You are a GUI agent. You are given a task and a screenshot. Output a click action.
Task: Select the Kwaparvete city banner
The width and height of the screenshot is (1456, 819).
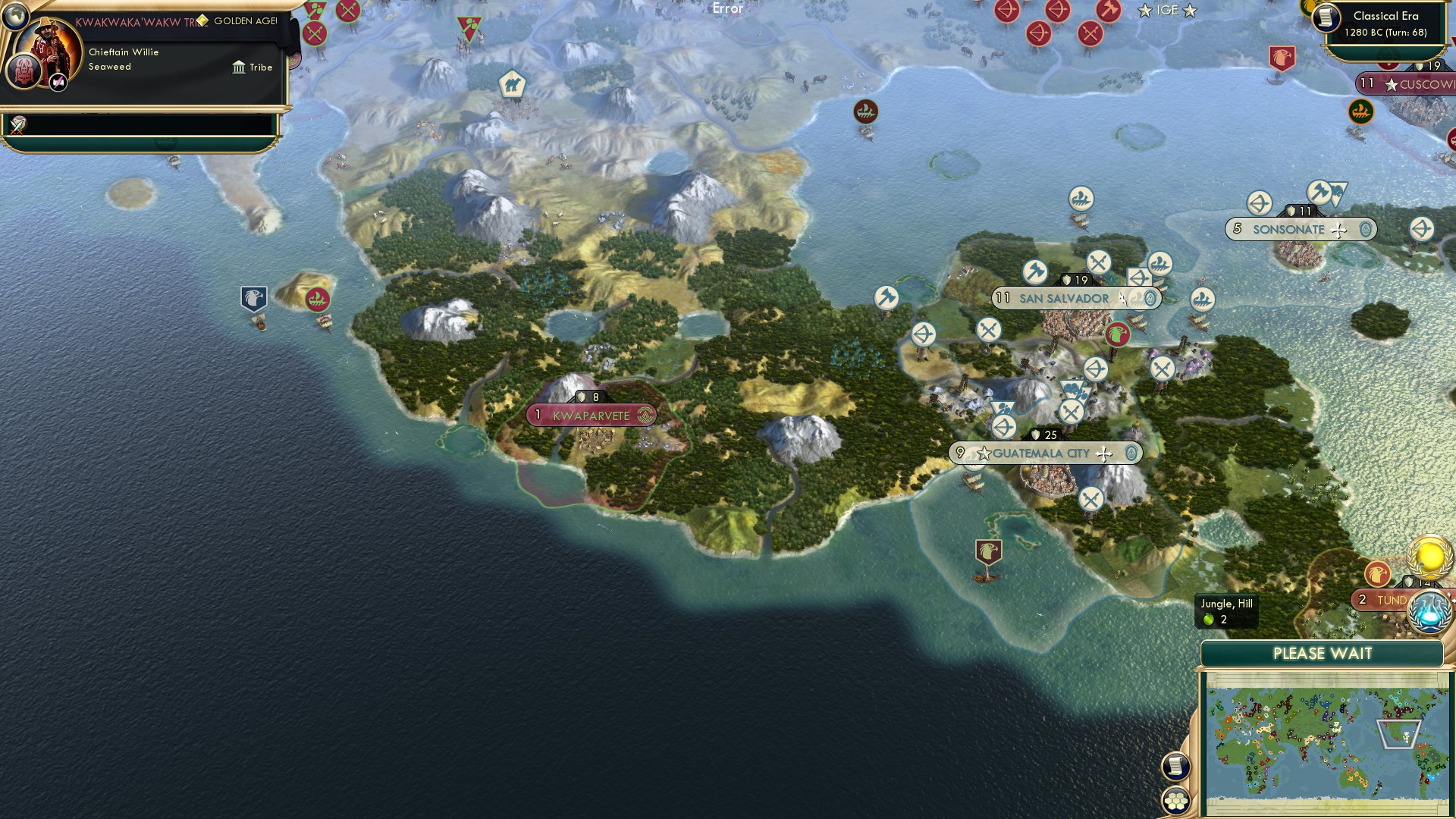click(x=591, y=415)
